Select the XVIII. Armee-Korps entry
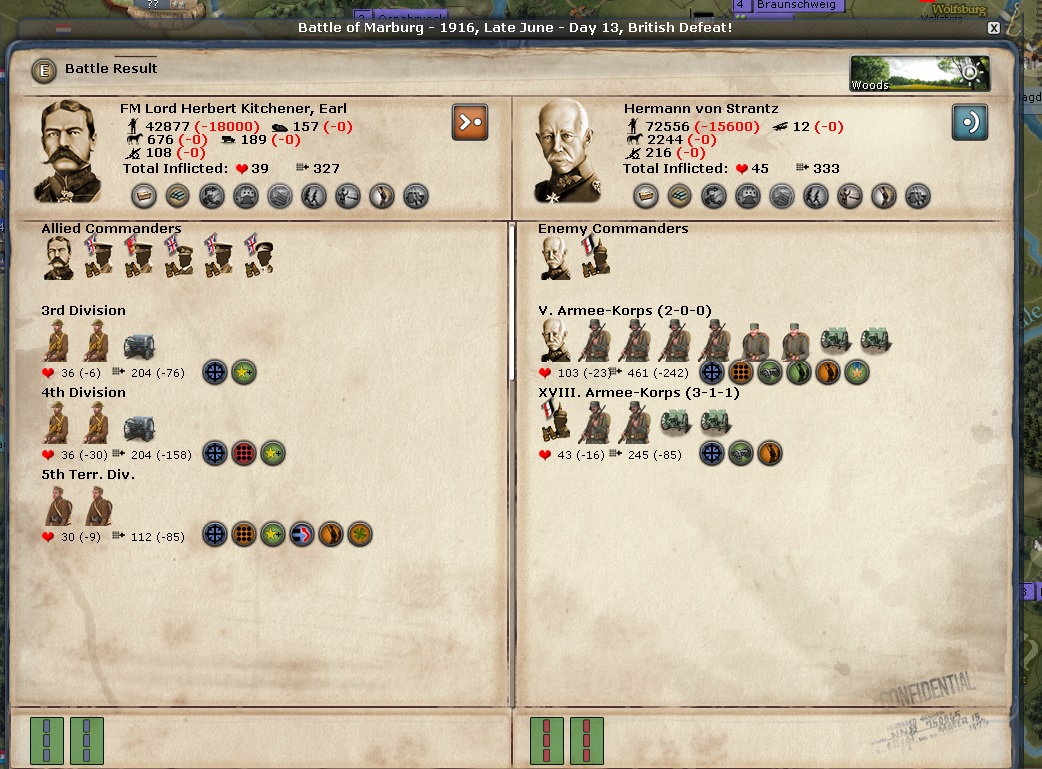 coord(639,393)
